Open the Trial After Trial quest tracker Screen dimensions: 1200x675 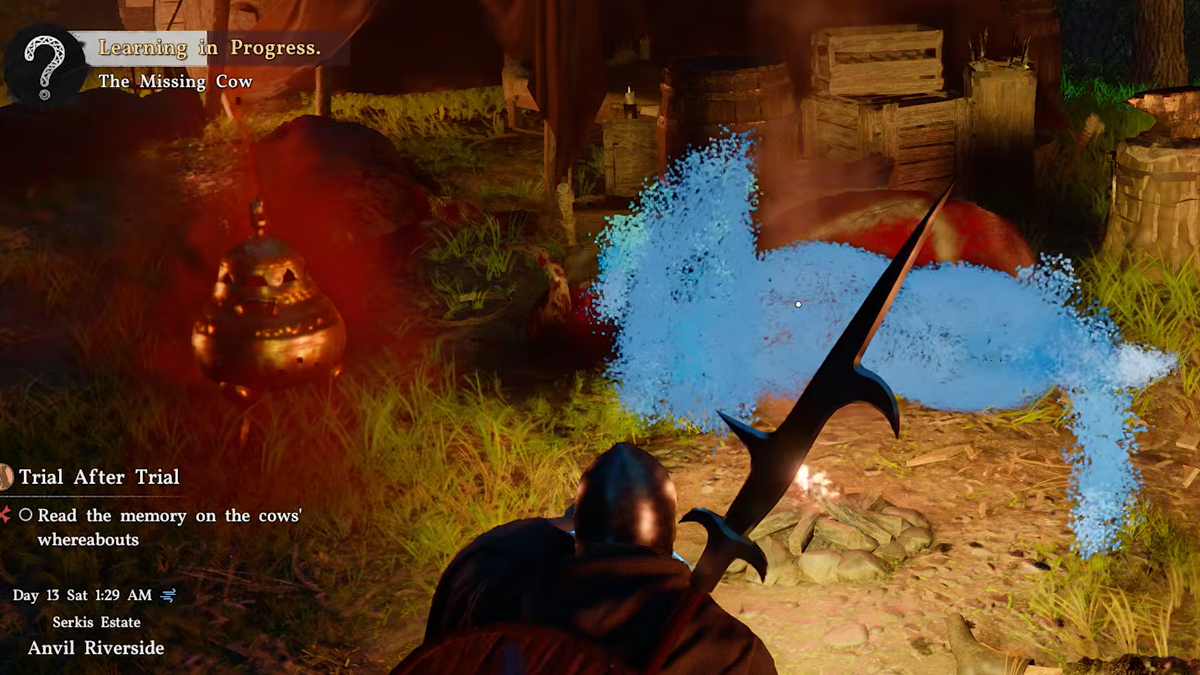point(99,477)
